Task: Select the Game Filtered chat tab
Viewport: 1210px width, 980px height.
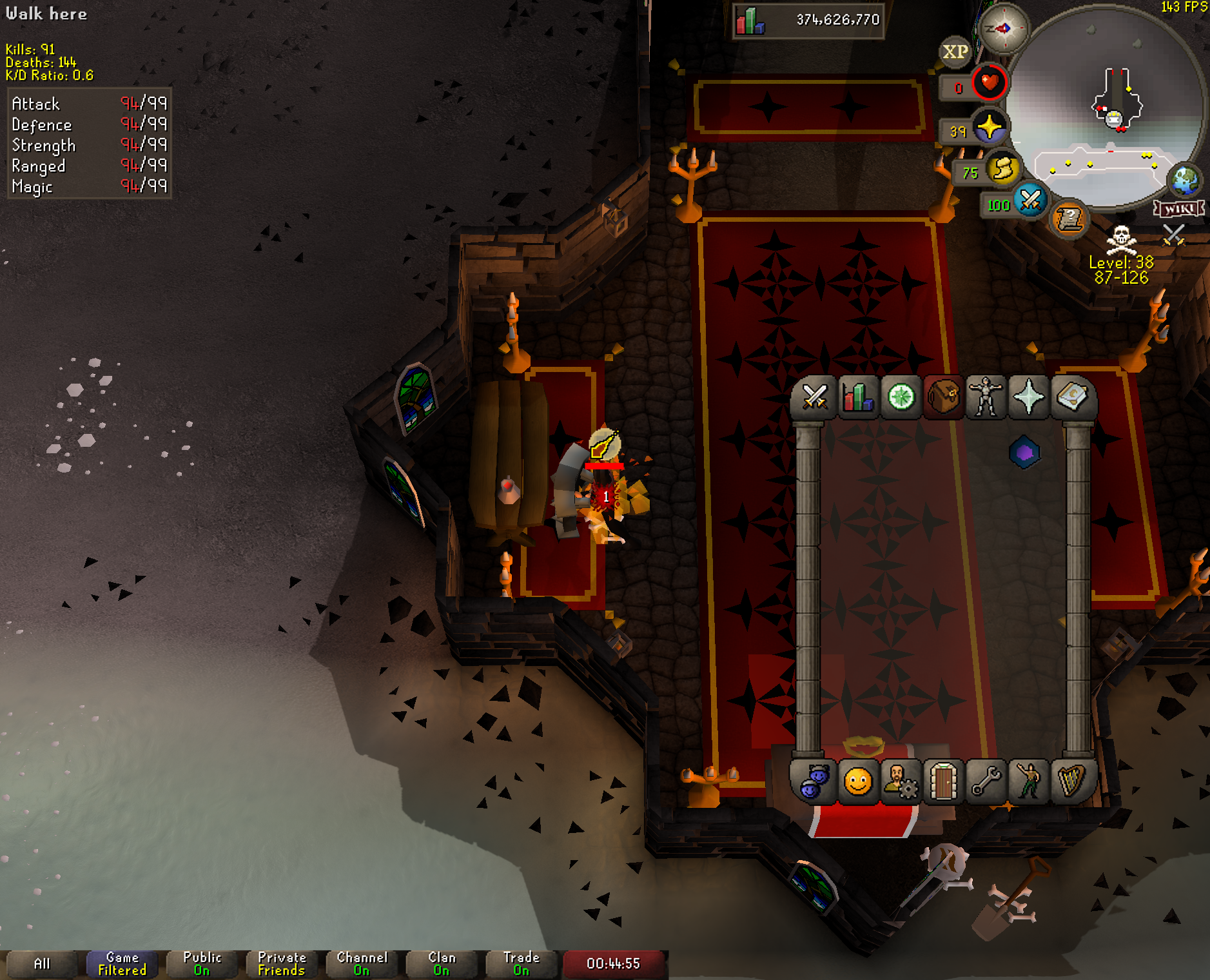Action: [x=122, y=964]
